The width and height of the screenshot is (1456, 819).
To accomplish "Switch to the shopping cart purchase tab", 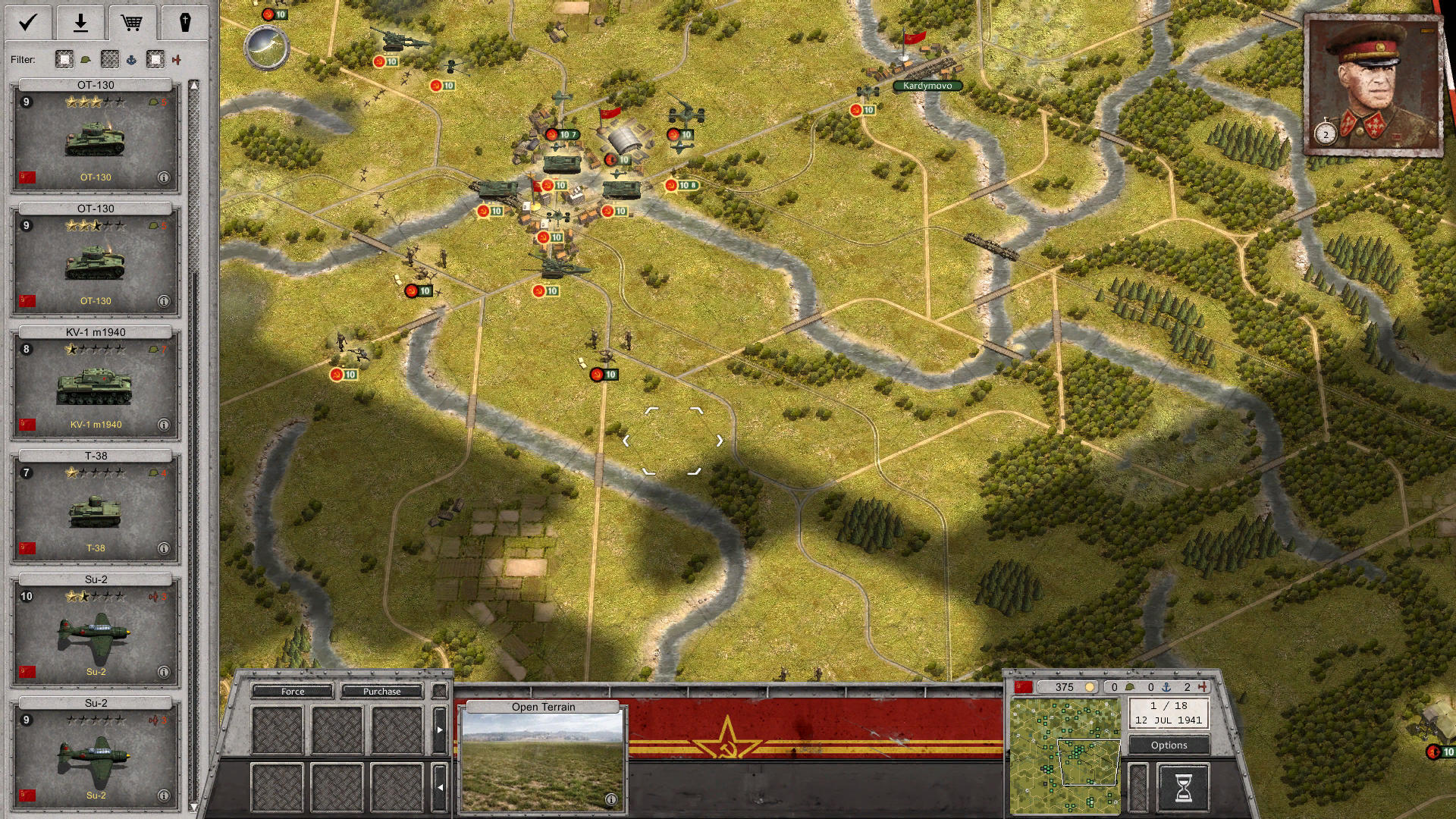I will [133, 22].
